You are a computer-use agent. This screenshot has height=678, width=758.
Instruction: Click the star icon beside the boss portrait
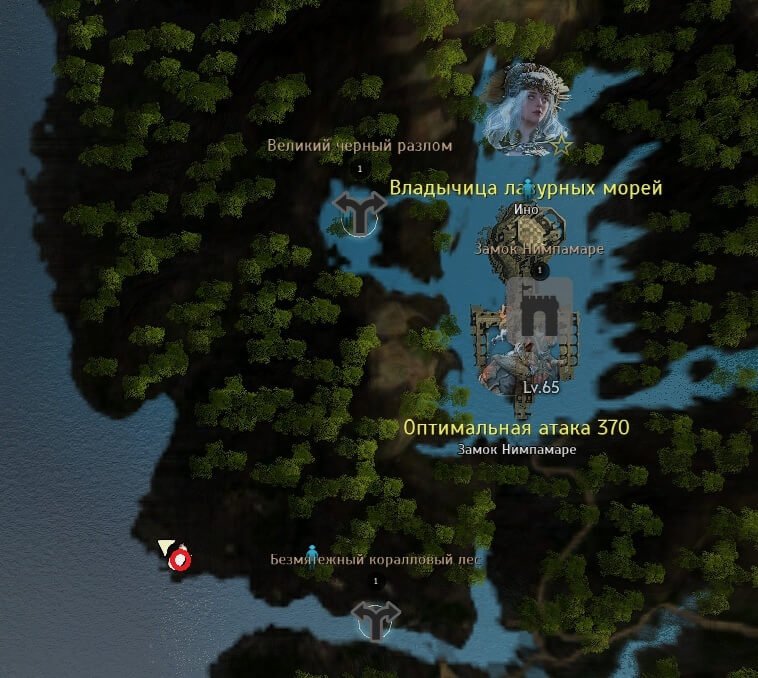(562, 146)
